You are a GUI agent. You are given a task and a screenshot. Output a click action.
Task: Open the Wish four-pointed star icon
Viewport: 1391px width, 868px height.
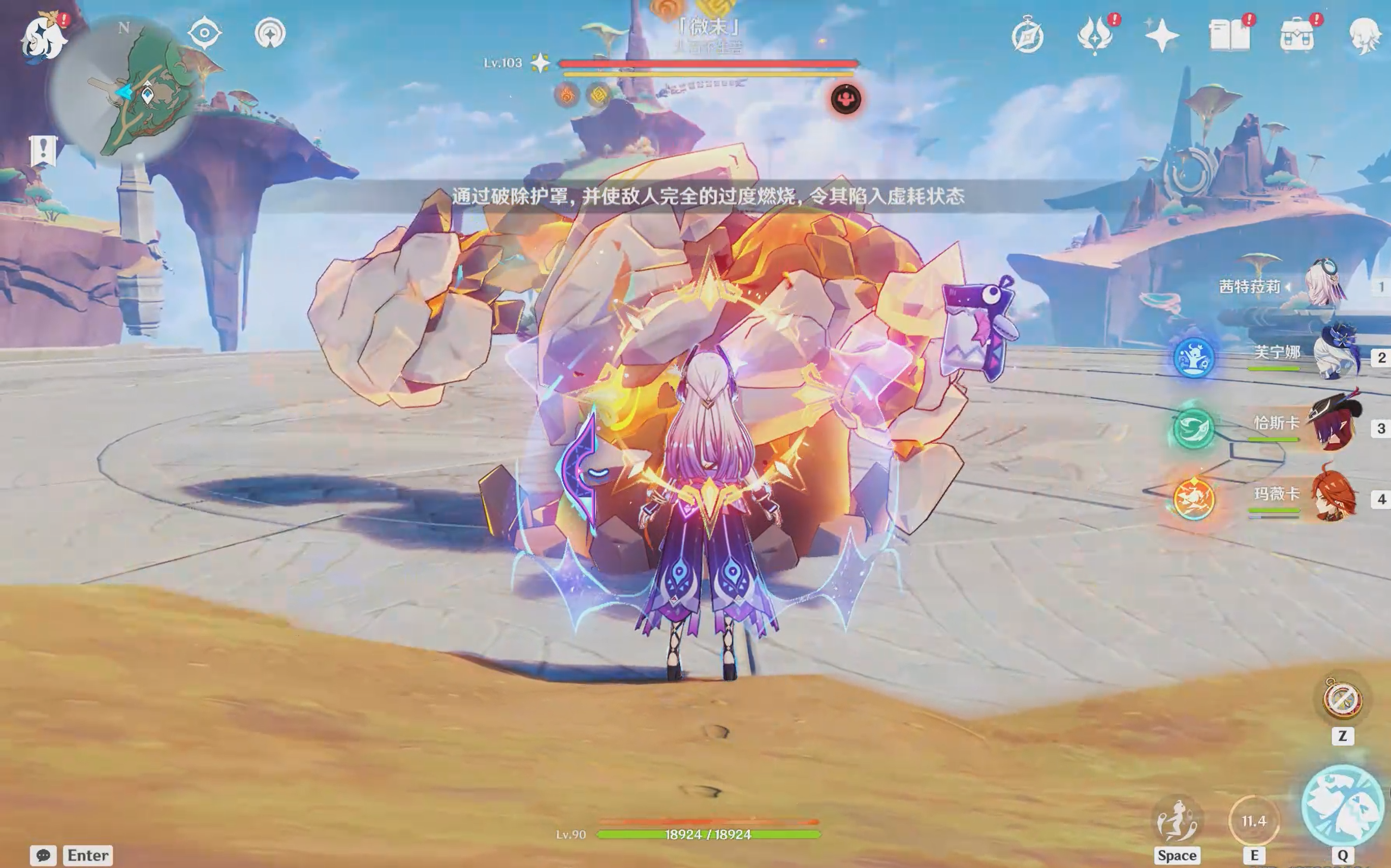[x=1161, y=35]
